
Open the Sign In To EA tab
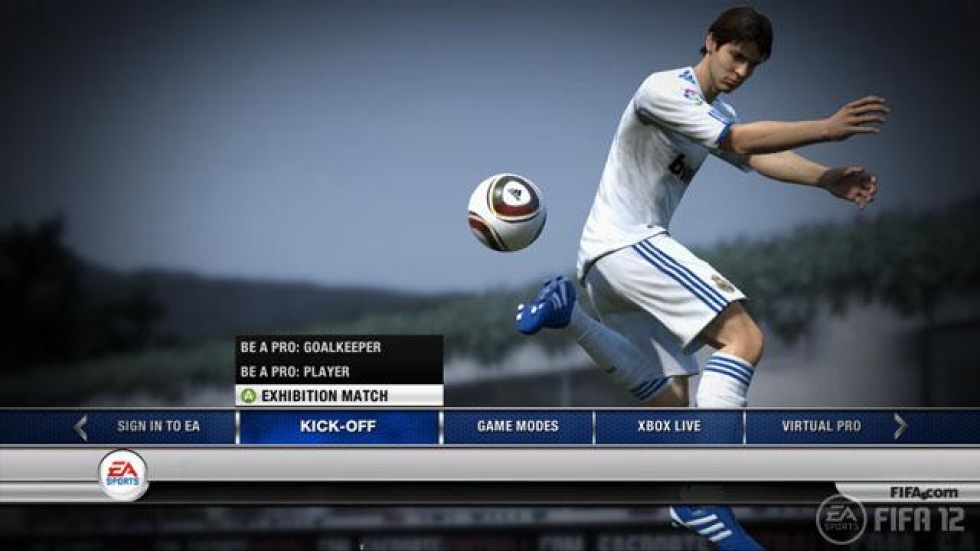[158, 427]
